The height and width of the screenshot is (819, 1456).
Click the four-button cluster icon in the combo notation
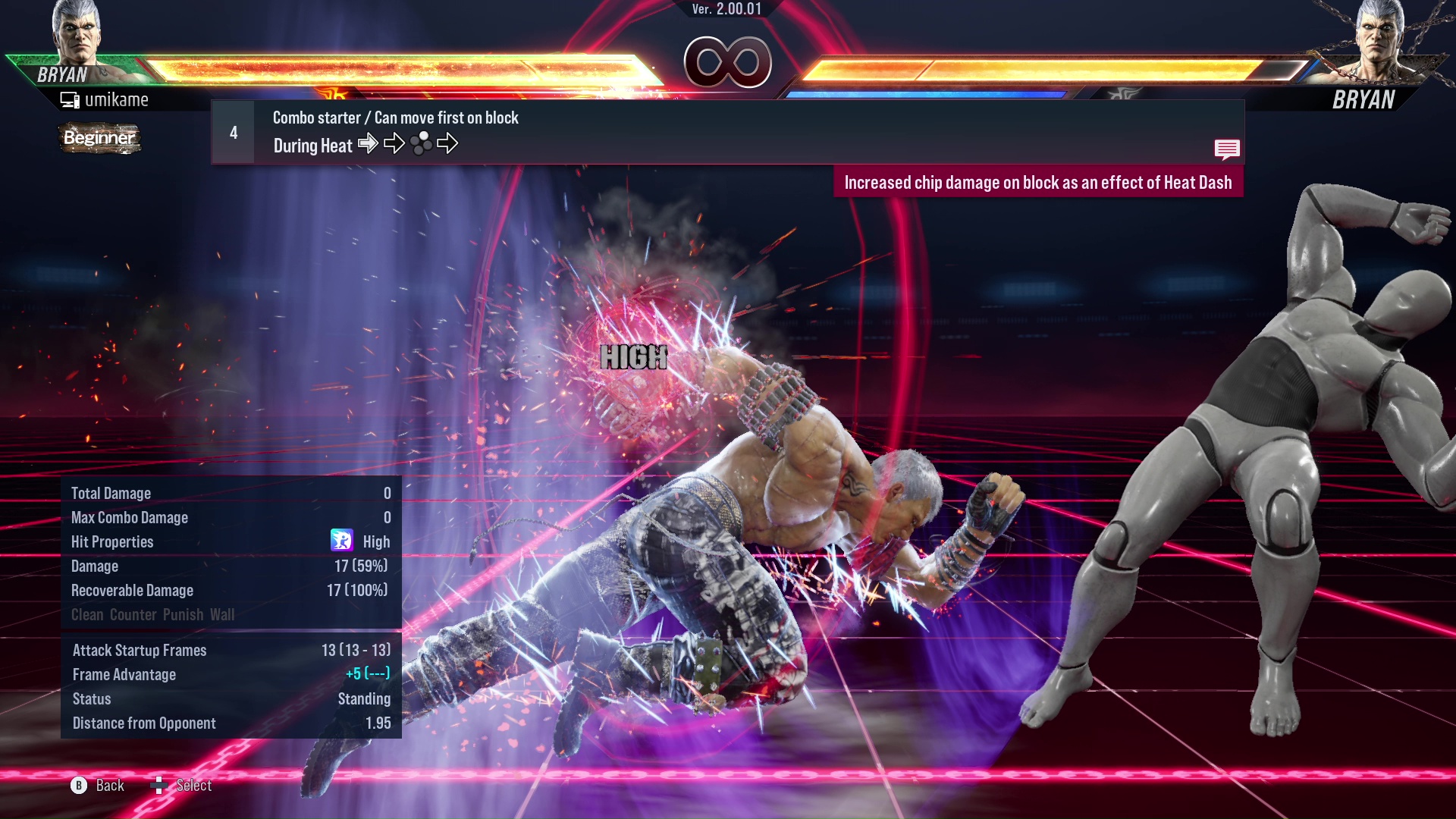422,143
